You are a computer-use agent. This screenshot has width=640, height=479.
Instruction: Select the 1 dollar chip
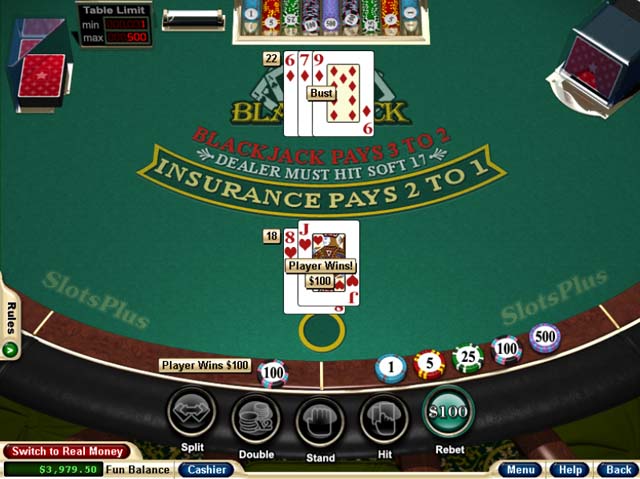pyautogui.click(x=391, y=368)
